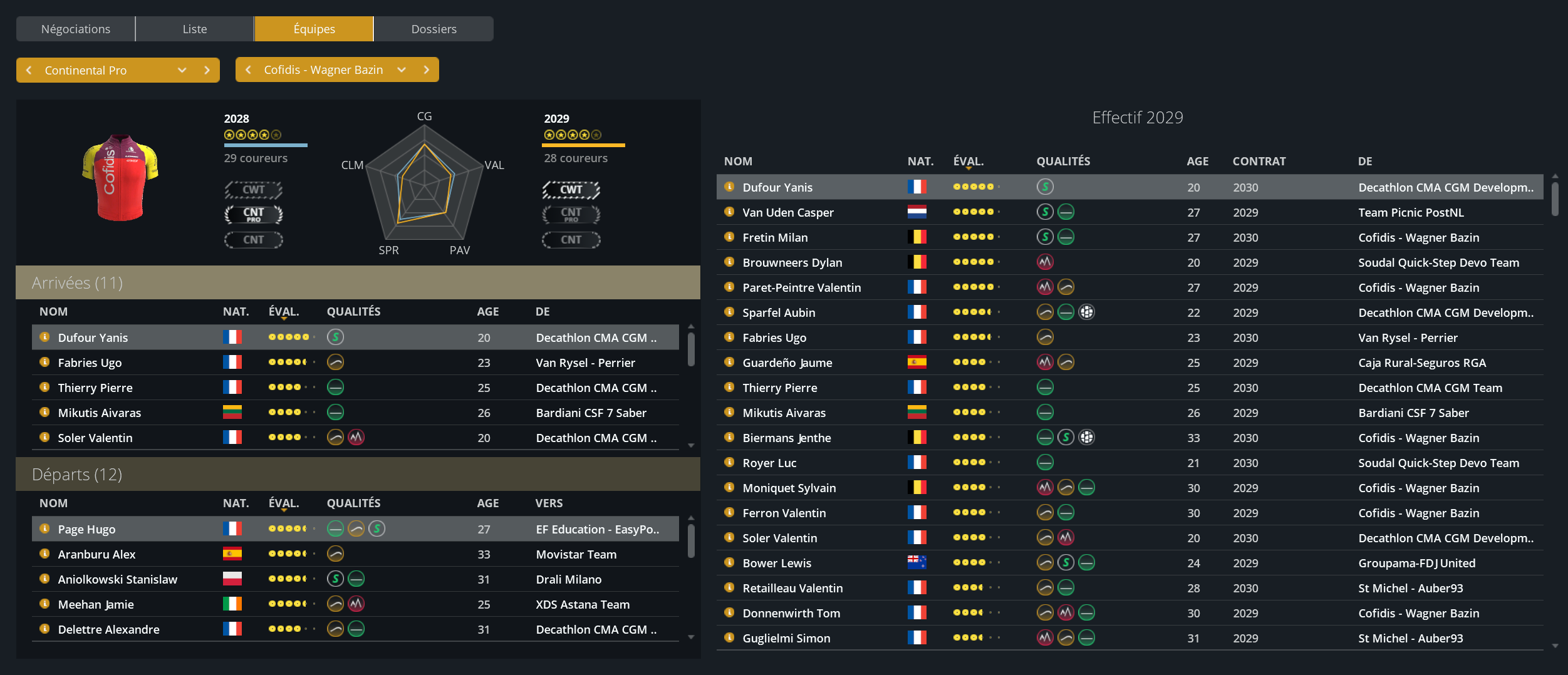Go to next division with right arrow
This screenshot has width=1568, height=675.
tap(207, 70)
